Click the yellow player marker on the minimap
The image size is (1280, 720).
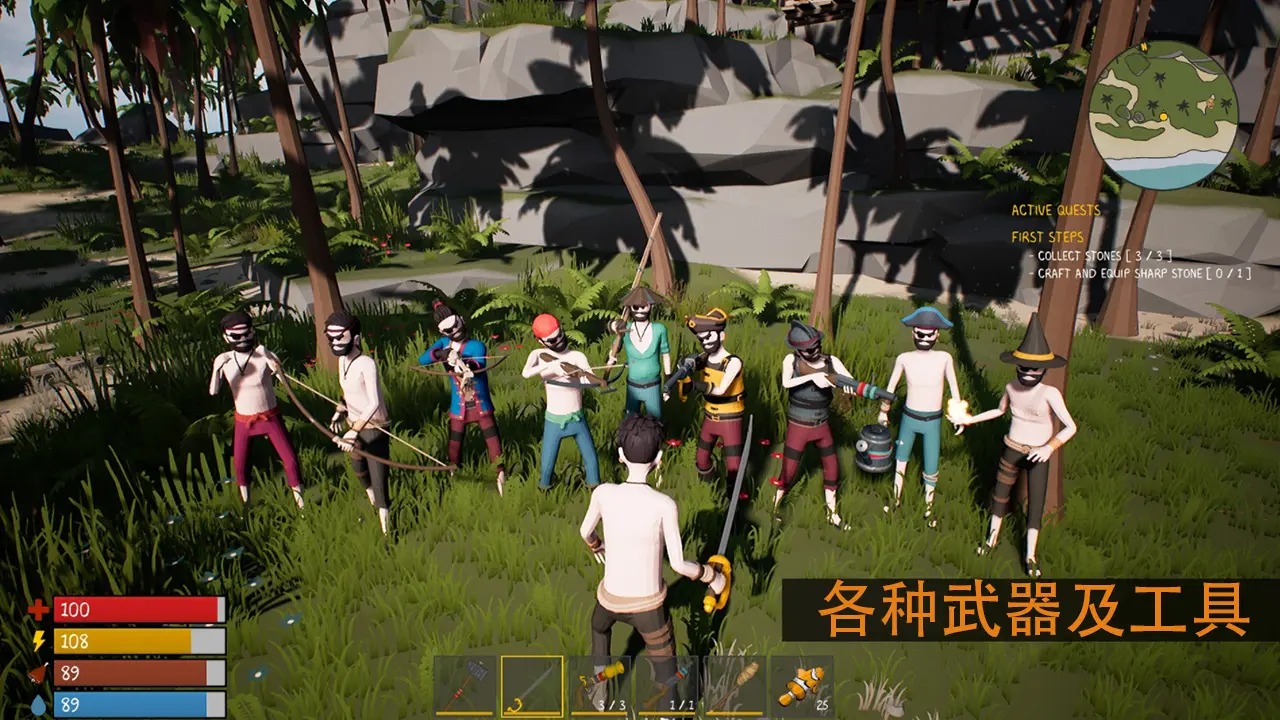(x=1163, y=117)
